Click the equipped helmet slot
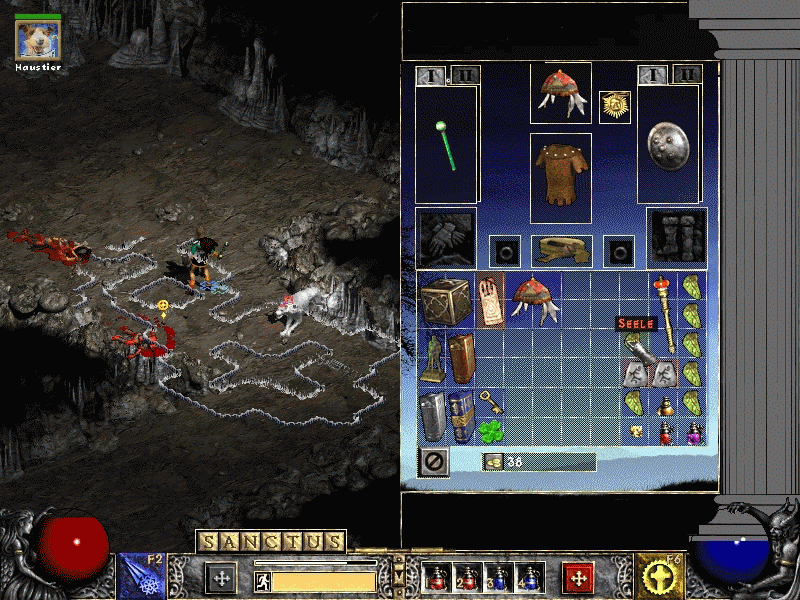This screenshot has width=800, height=600. coord(560,92)
